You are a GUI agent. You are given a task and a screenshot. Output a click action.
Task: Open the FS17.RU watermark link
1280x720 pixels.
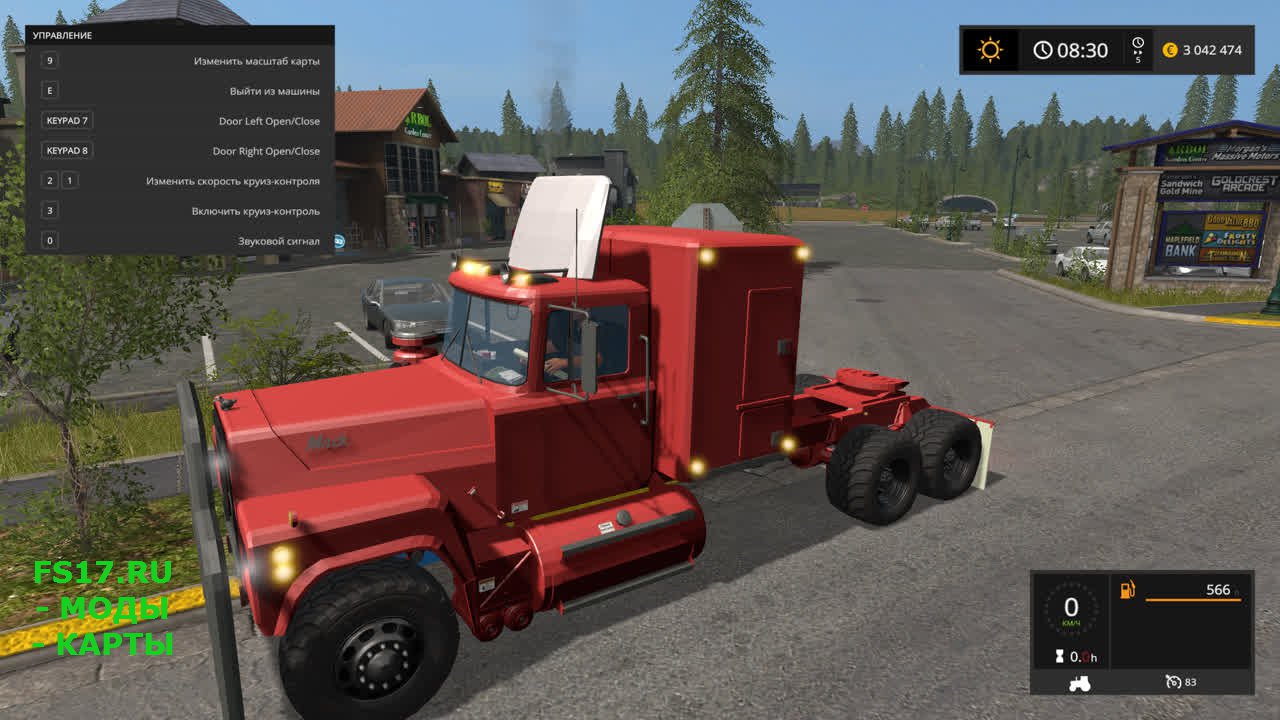click(x=102, y=573)
